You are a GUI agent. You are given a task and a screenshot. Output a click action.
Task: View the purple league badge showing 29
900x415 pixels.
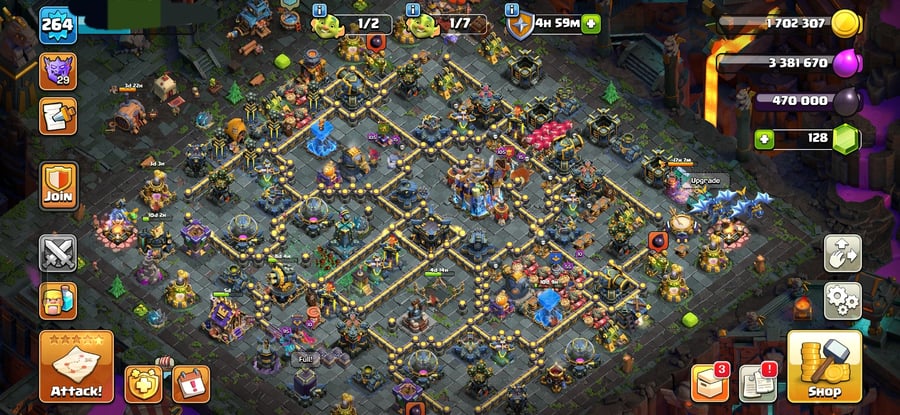[x=58, y=71]
